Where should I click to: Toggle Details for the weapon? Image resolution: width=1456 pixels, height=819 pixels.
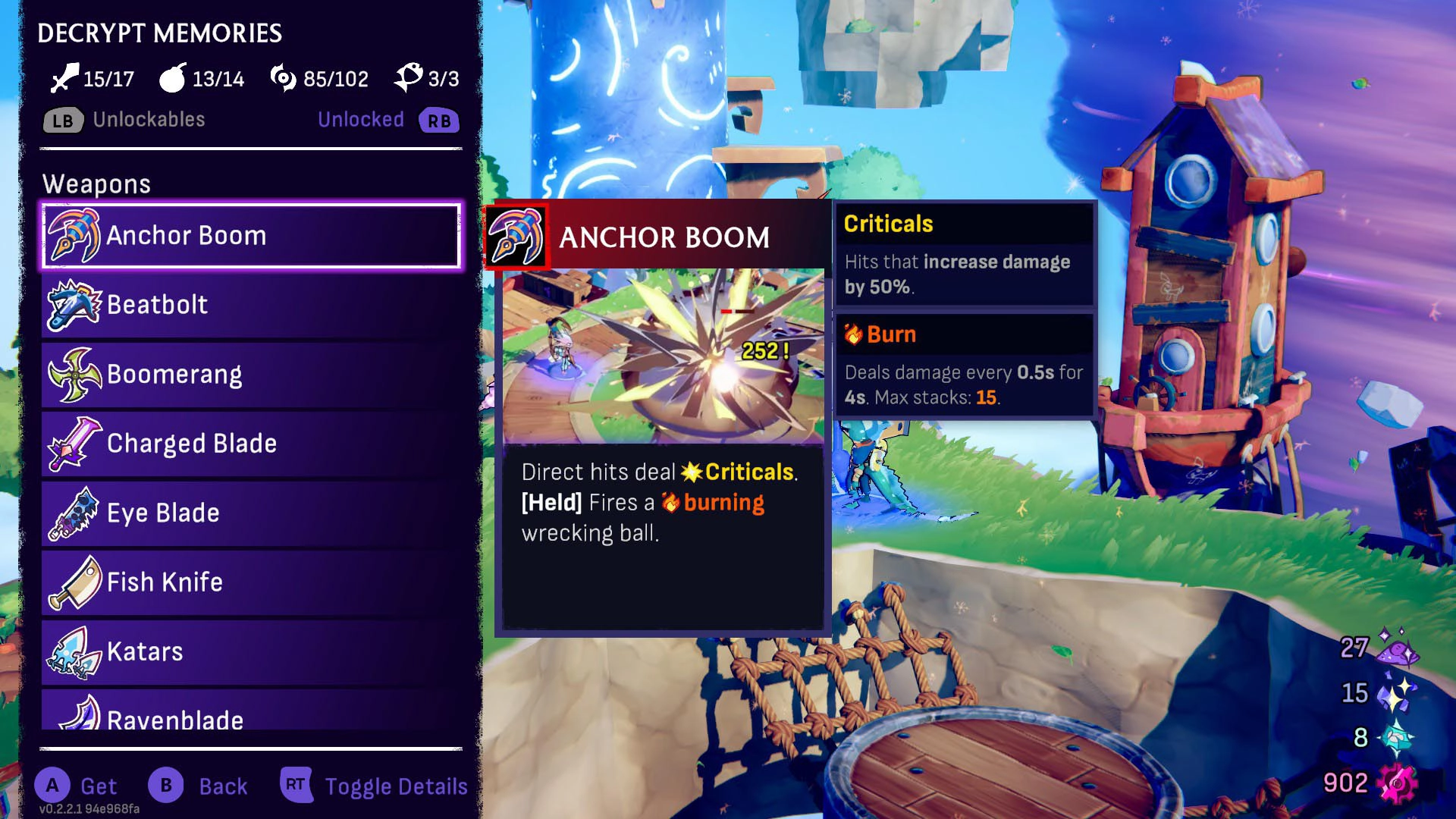(396, 786)
